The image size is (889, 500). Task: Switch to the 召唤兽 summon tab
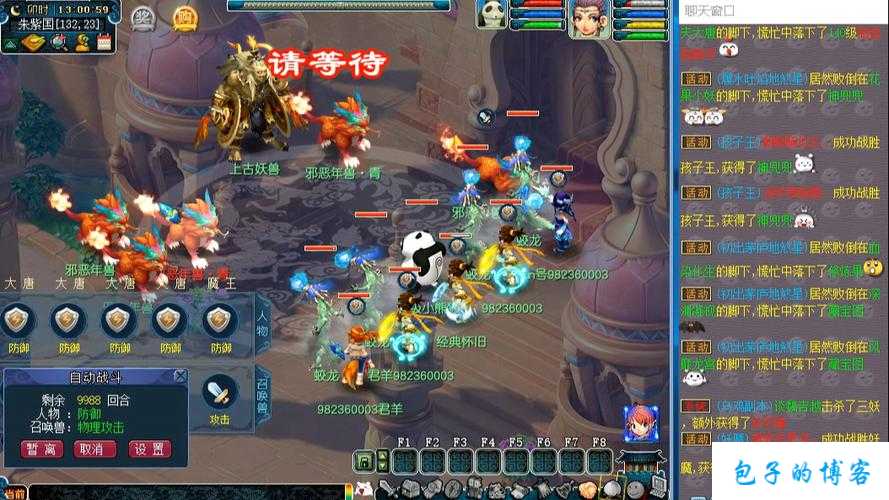[x=263, y=397]
